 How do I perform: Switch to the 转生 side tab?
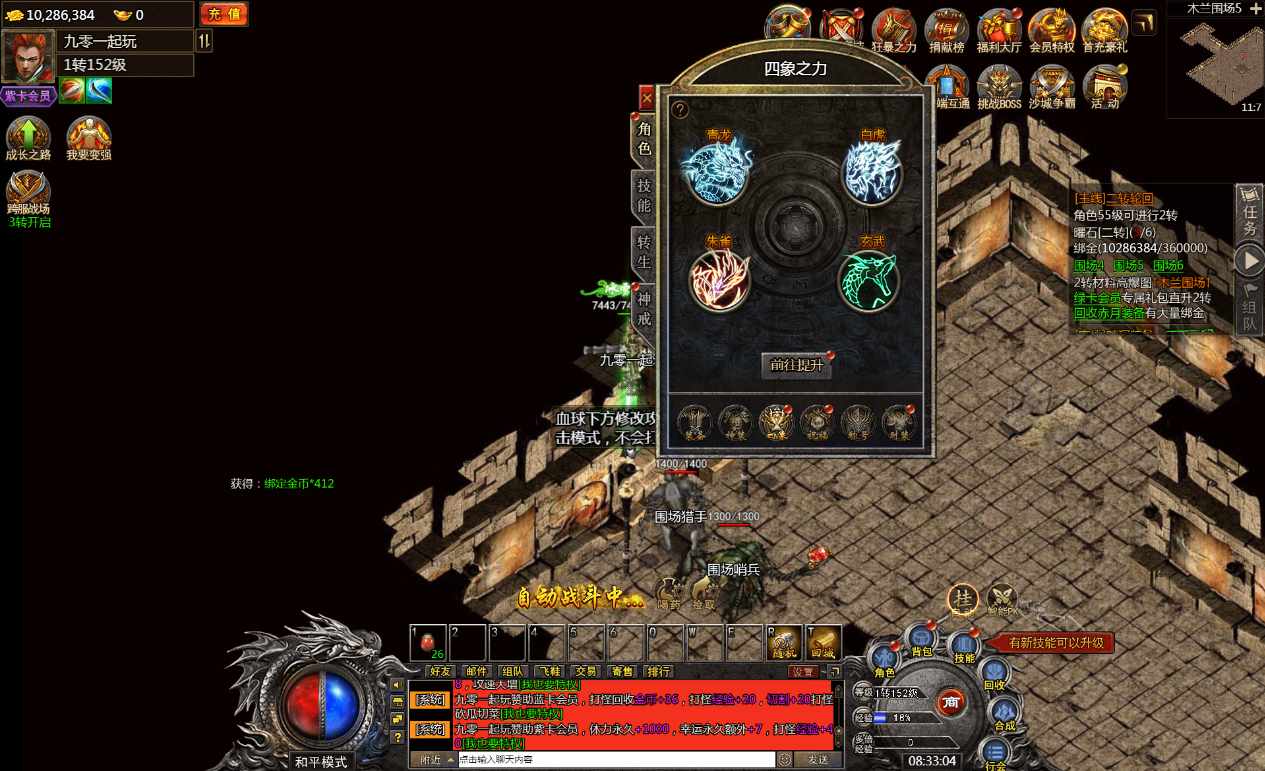pos(644,252)
